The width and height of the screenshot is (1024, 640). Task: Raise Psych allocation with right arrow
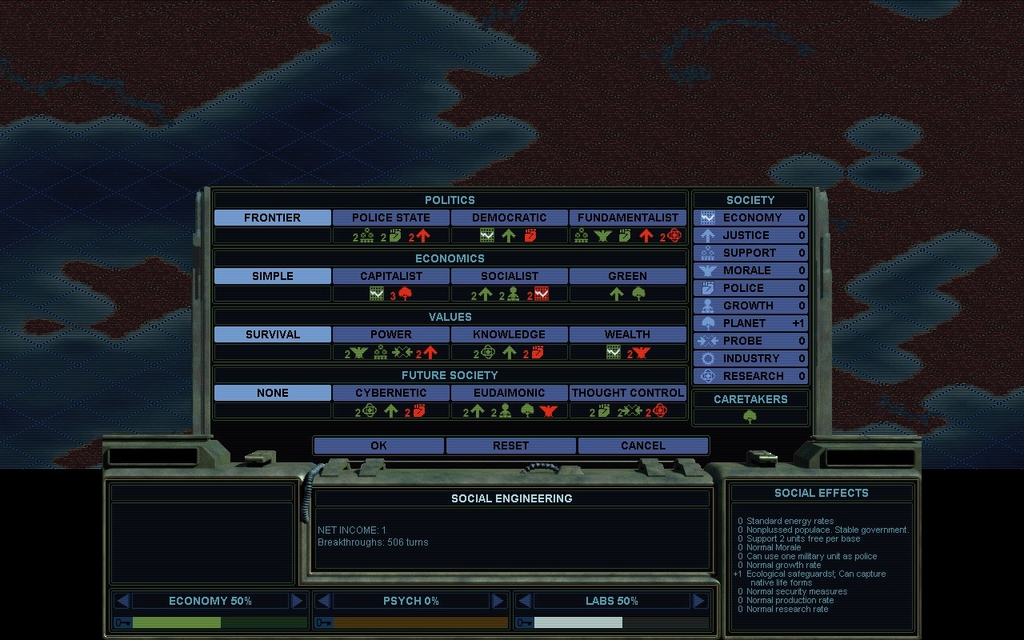[x=497, y=601]
